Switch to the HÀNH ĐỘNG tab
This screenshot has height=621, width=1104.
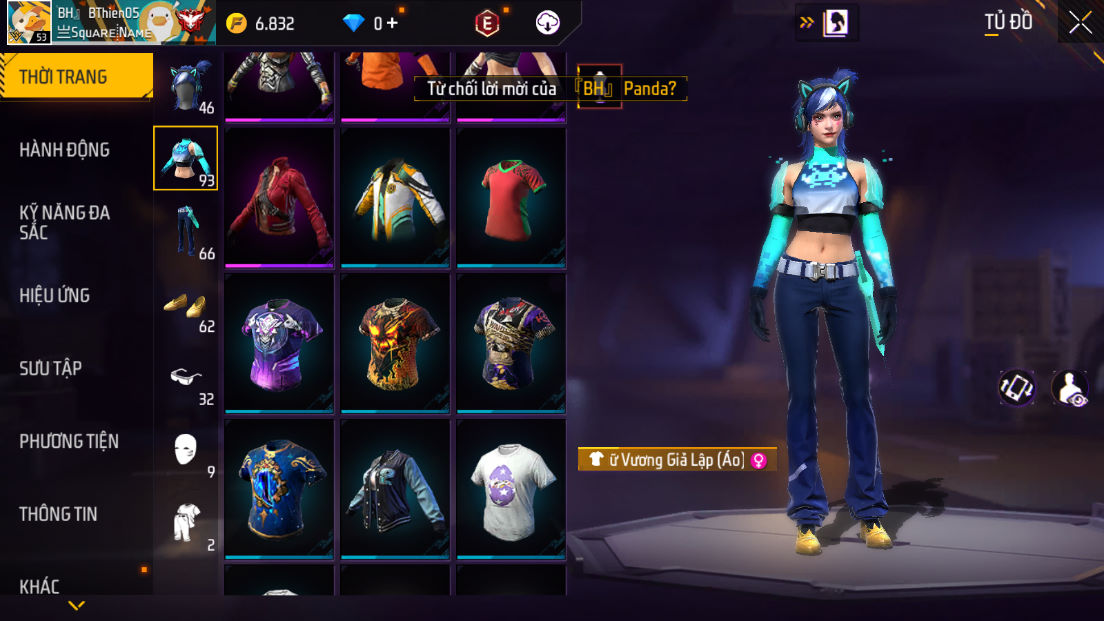[65, 150]
